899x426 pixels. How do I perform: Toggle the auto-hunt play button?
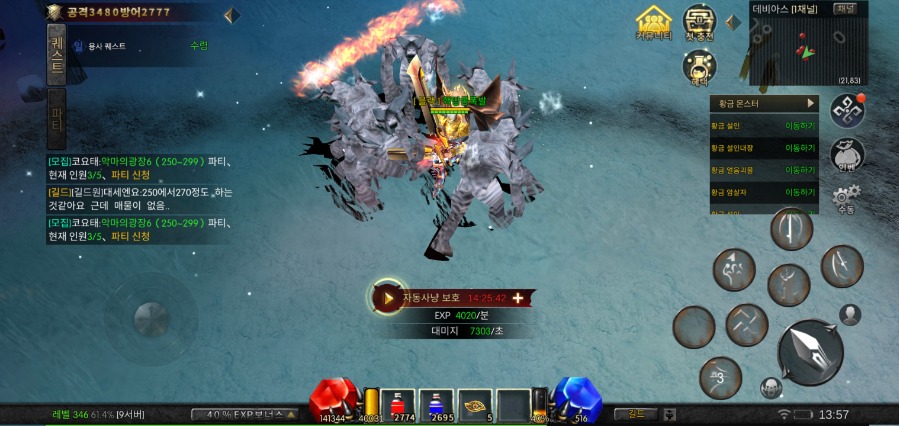tap(387, 297)
